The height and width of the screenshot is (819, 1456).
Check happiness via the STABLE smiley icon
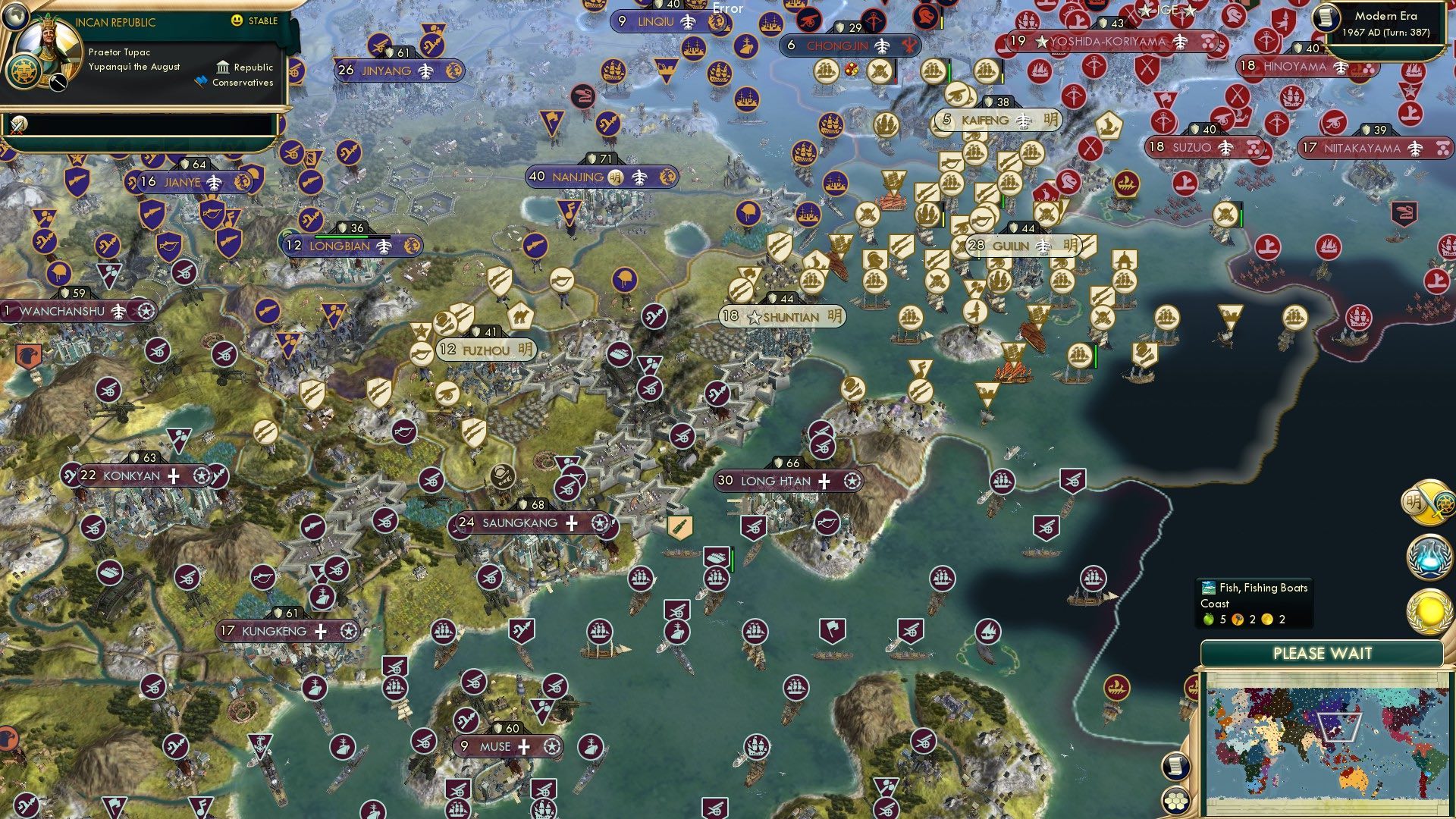point(238,21)
